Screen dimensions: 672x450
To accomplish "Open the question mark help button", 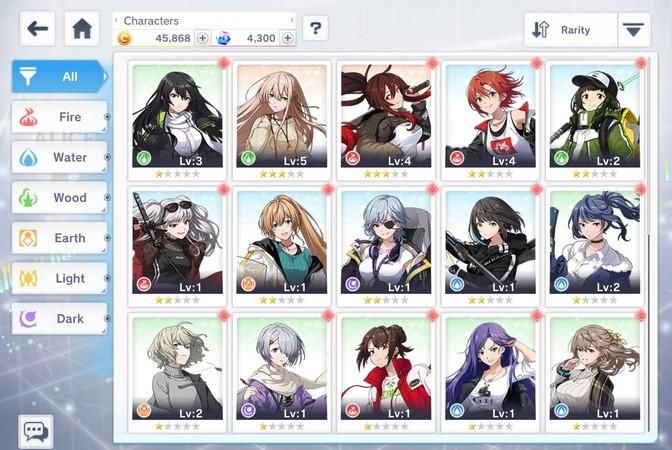I will pyautogui.click(x=315, y=28).
